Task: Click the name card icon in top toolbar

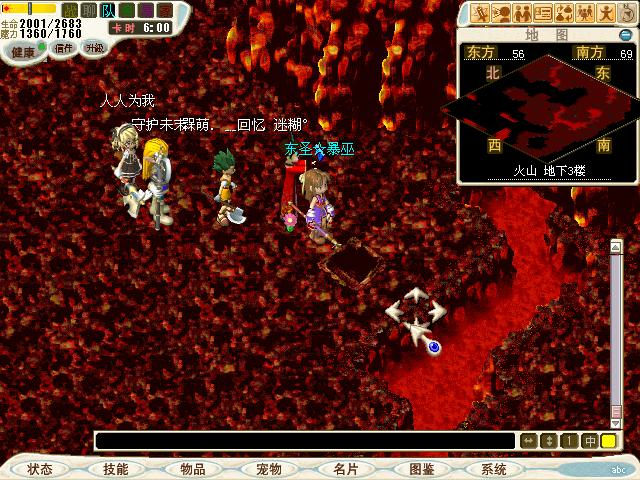Action: (543, 13)
